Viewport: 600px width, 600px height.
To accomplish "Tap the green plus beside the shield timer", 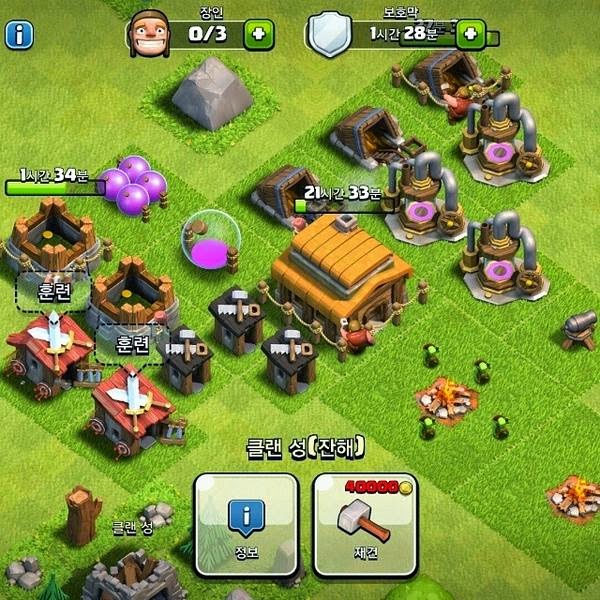I will 468,35.
